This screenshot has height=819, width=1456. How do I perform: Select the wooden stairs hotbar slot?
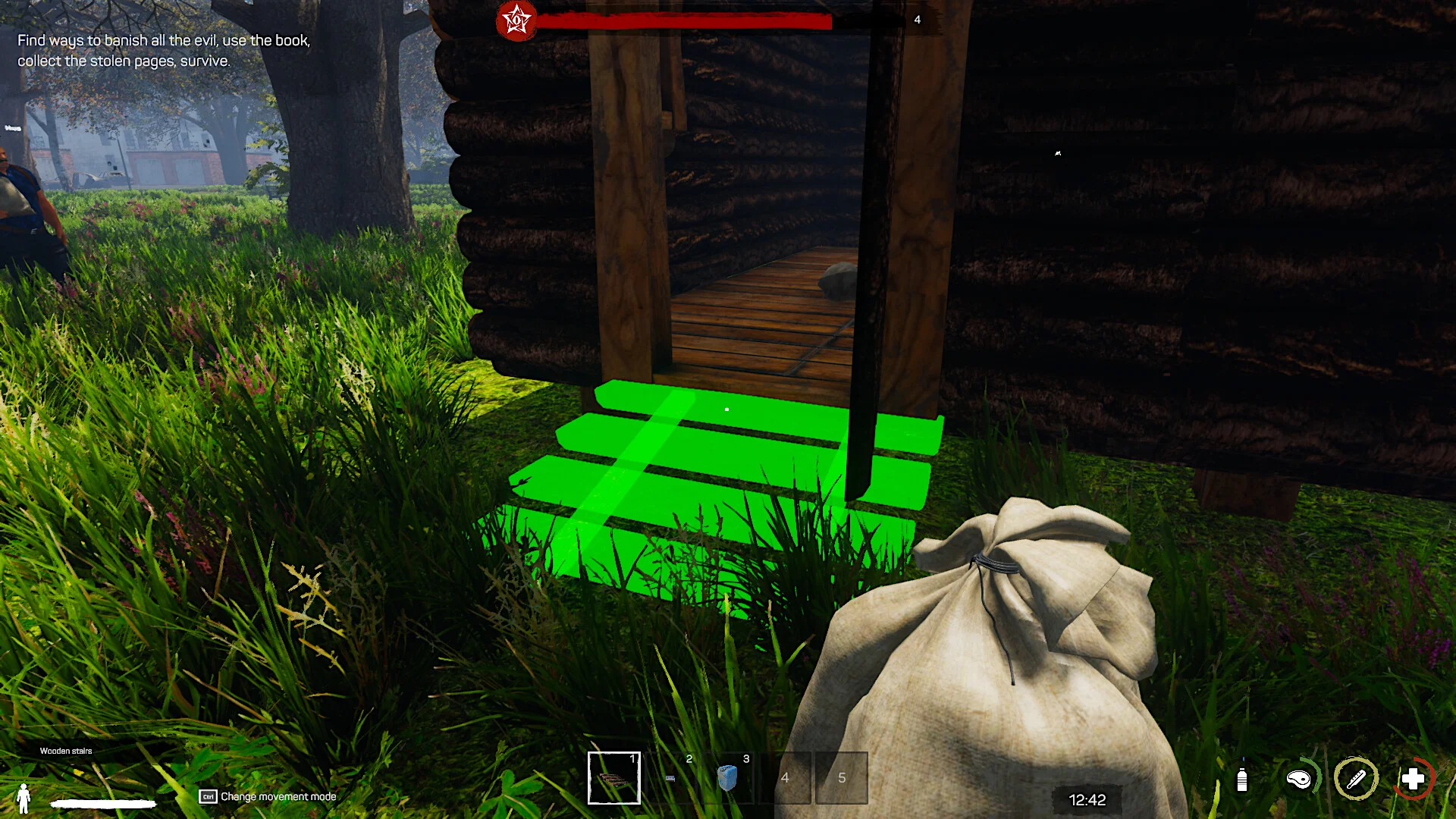point(613,777)
